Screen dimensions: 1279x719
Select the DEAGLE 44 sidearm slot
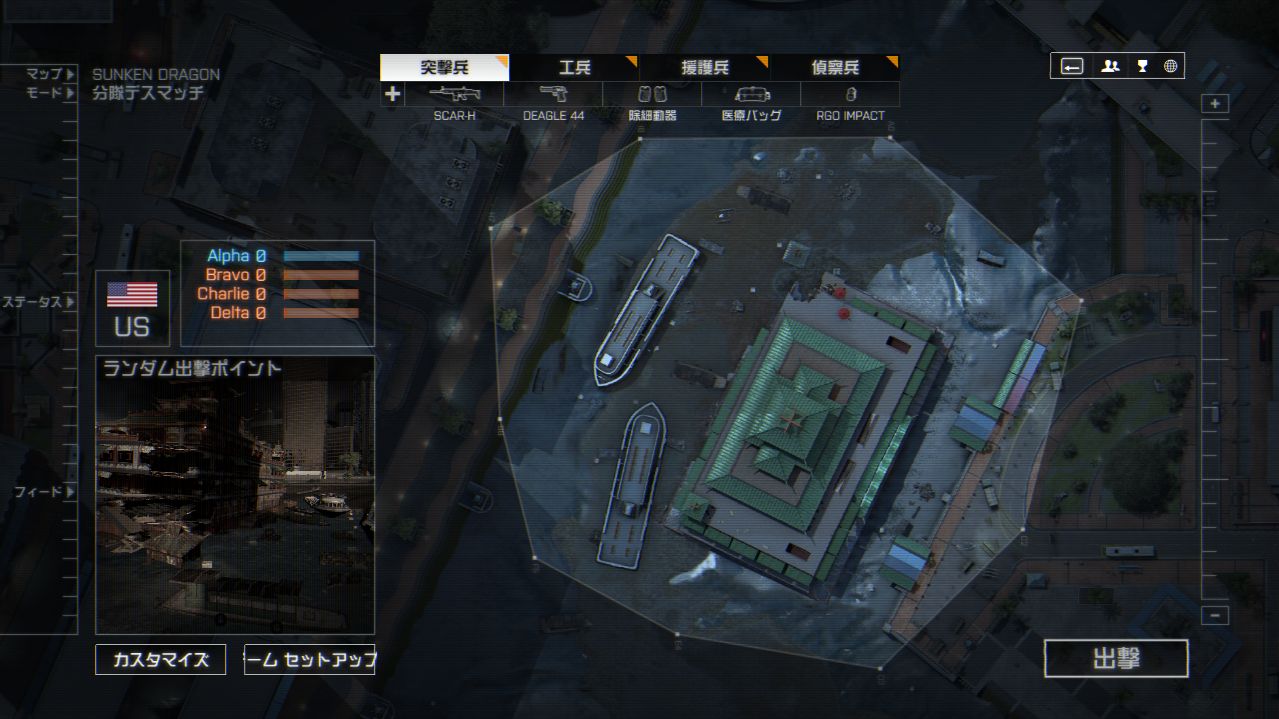(x=553, y=95)
